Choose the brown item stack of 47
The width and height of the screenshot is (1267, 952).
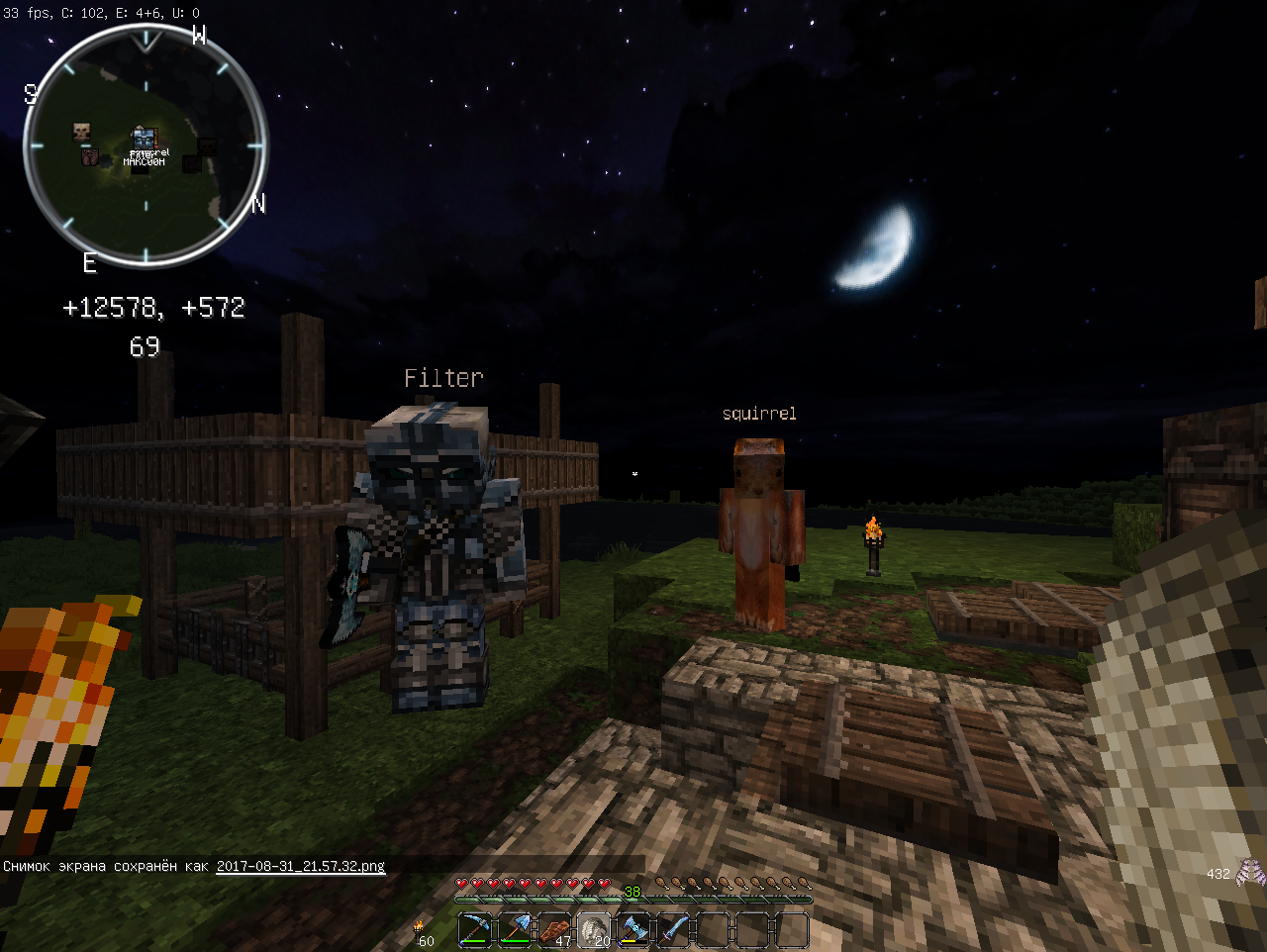(554, 931)
